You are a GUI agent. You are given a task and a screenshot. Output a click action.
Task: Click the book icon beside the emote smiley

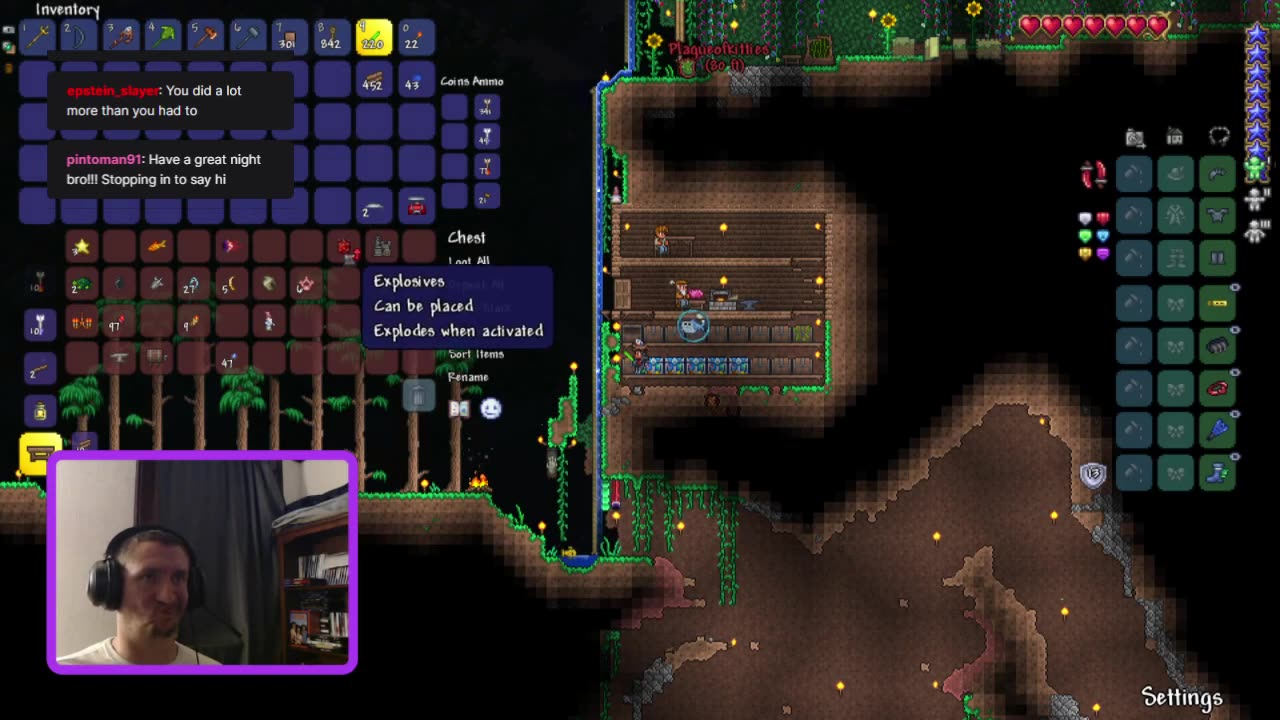[x=459, y=407]
